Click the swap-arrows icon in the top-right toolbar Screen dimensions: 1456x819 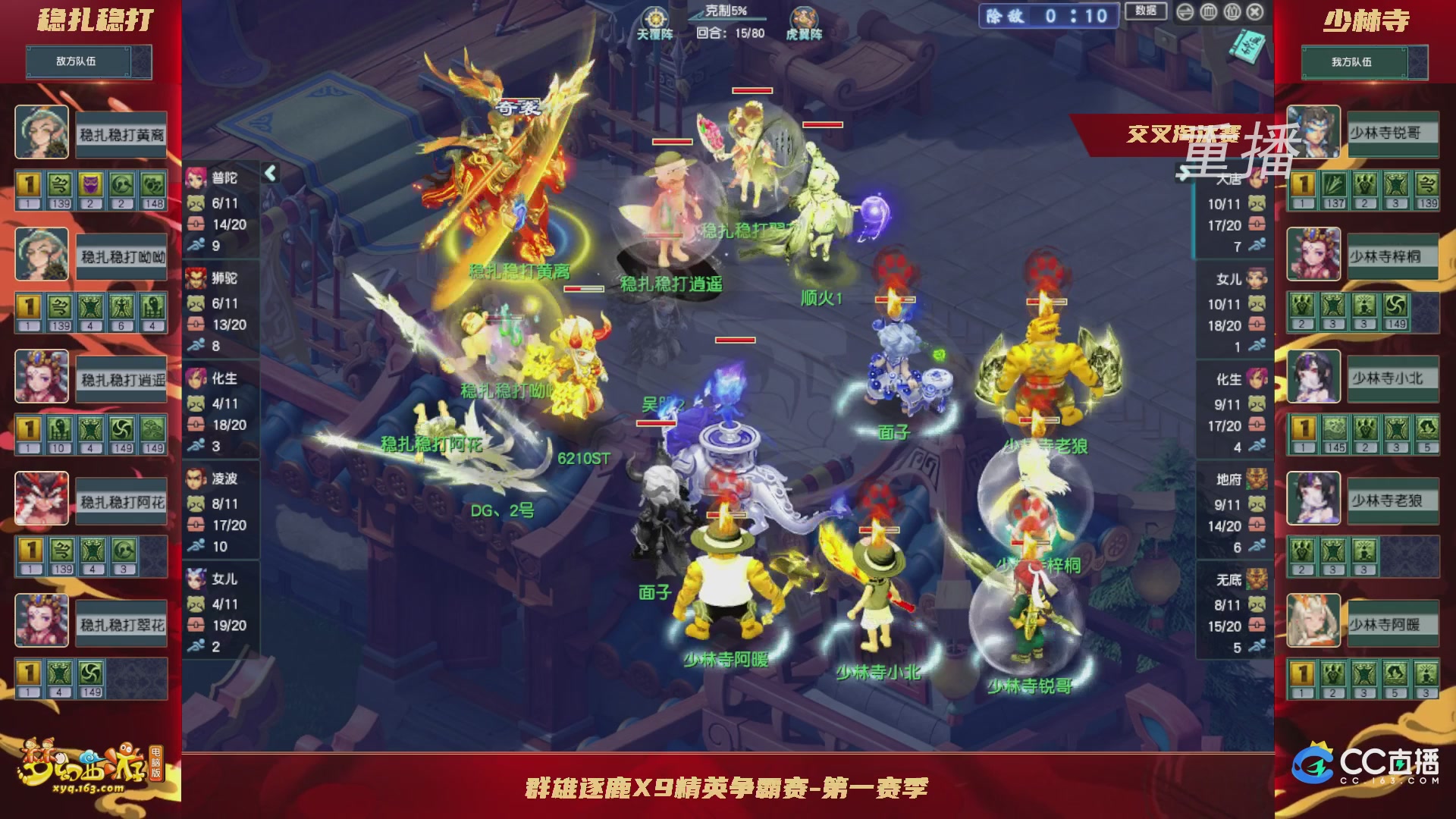(1185, 12)
